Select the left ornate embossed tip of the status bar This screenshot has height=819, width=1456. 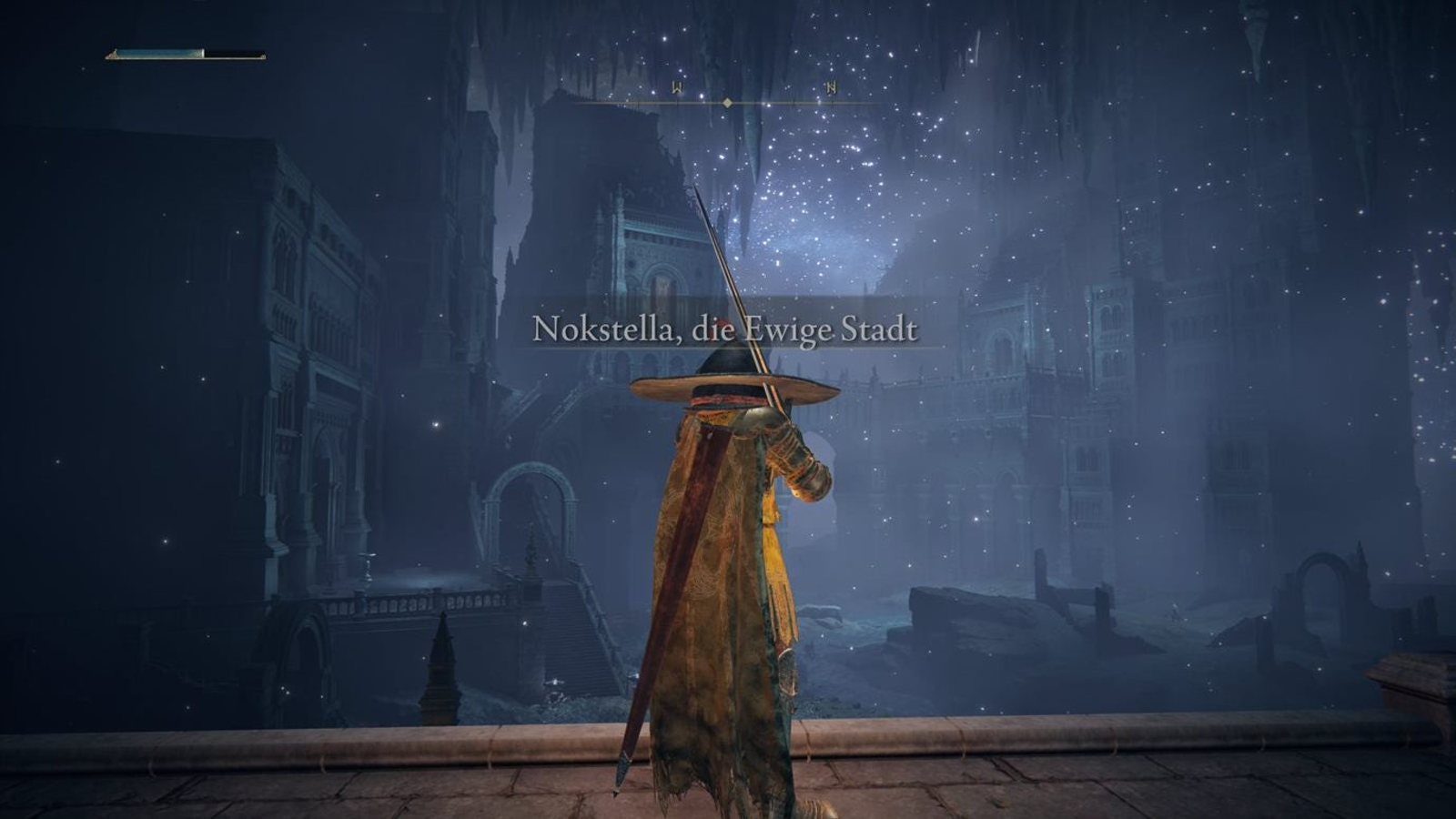click(x=112, y=55)
